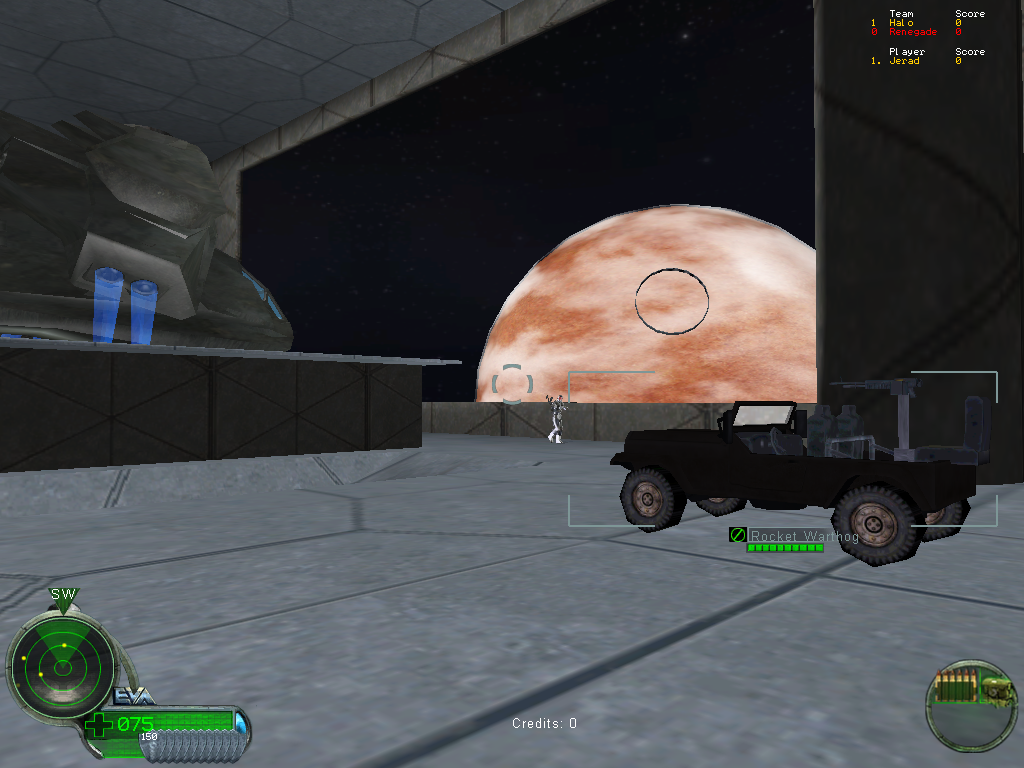Choose player Jerad in the score list
This screenshot has width=1024, height=768.
[904, 61]
